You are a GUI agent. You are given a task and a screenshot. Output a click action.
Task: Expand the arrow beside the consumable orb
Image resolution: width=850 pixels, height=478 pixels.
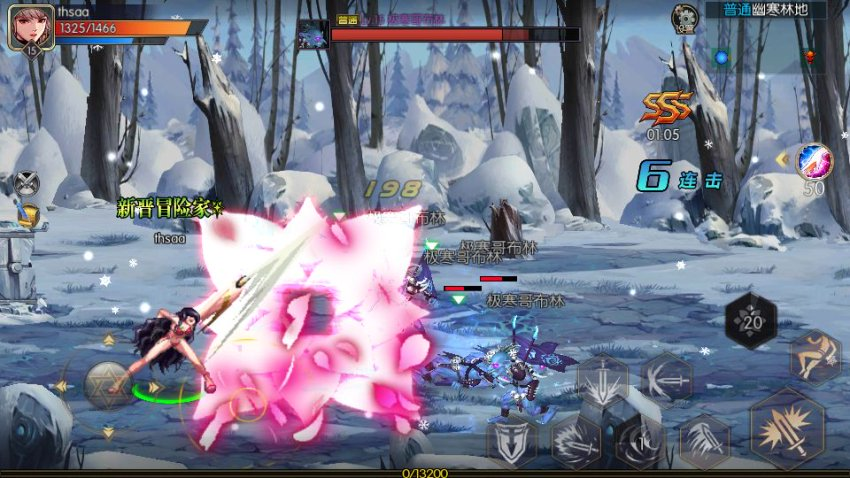pyautogui.click(x=782, y=159)
